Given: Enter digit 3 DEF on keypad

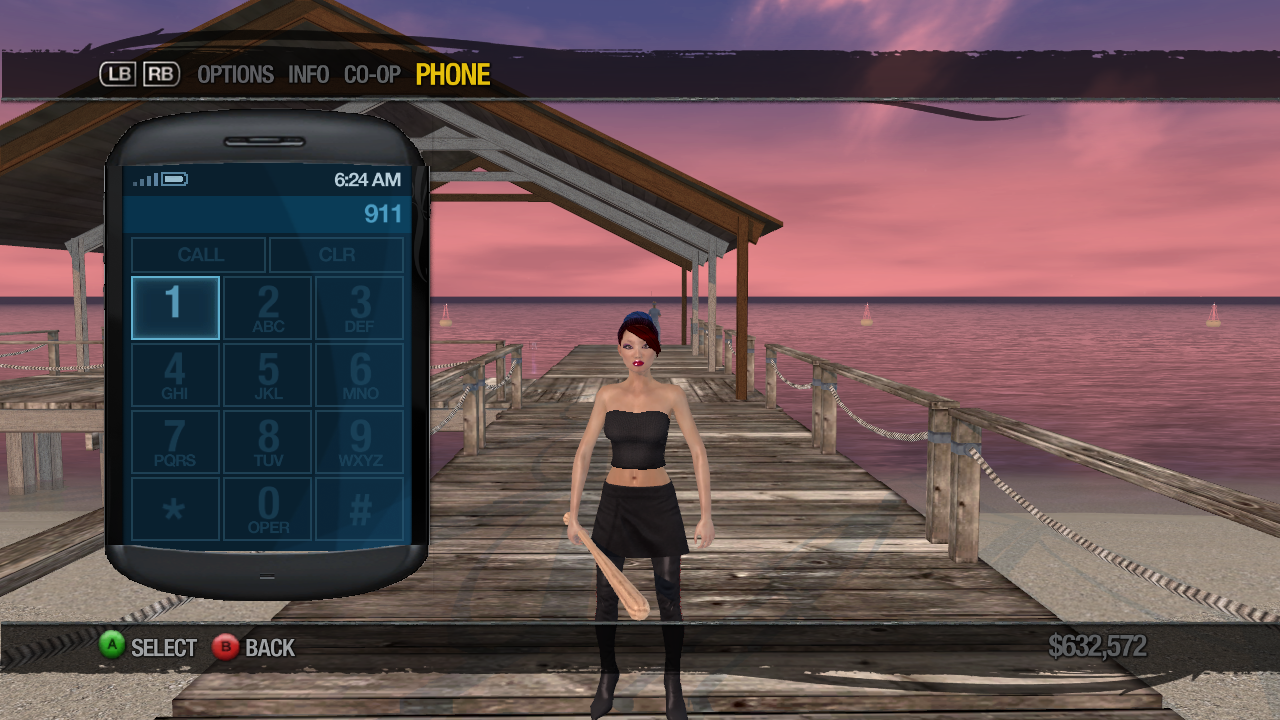Looking at the screenshot, I should pyautogui.click(x=360, y=308).
